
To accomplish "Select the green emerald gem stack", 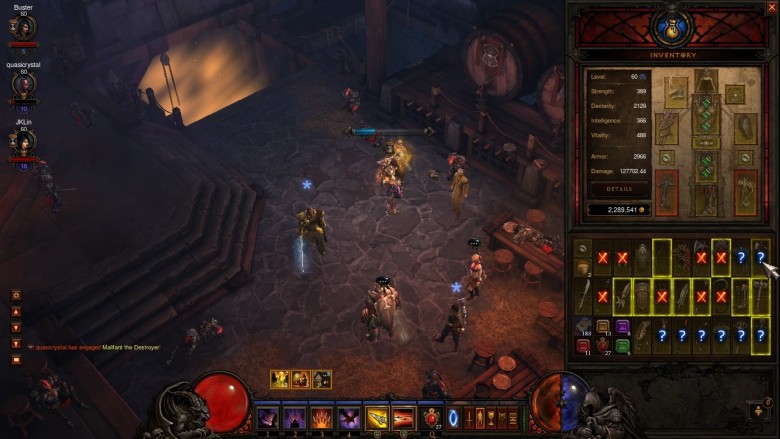I will point(622,346).
